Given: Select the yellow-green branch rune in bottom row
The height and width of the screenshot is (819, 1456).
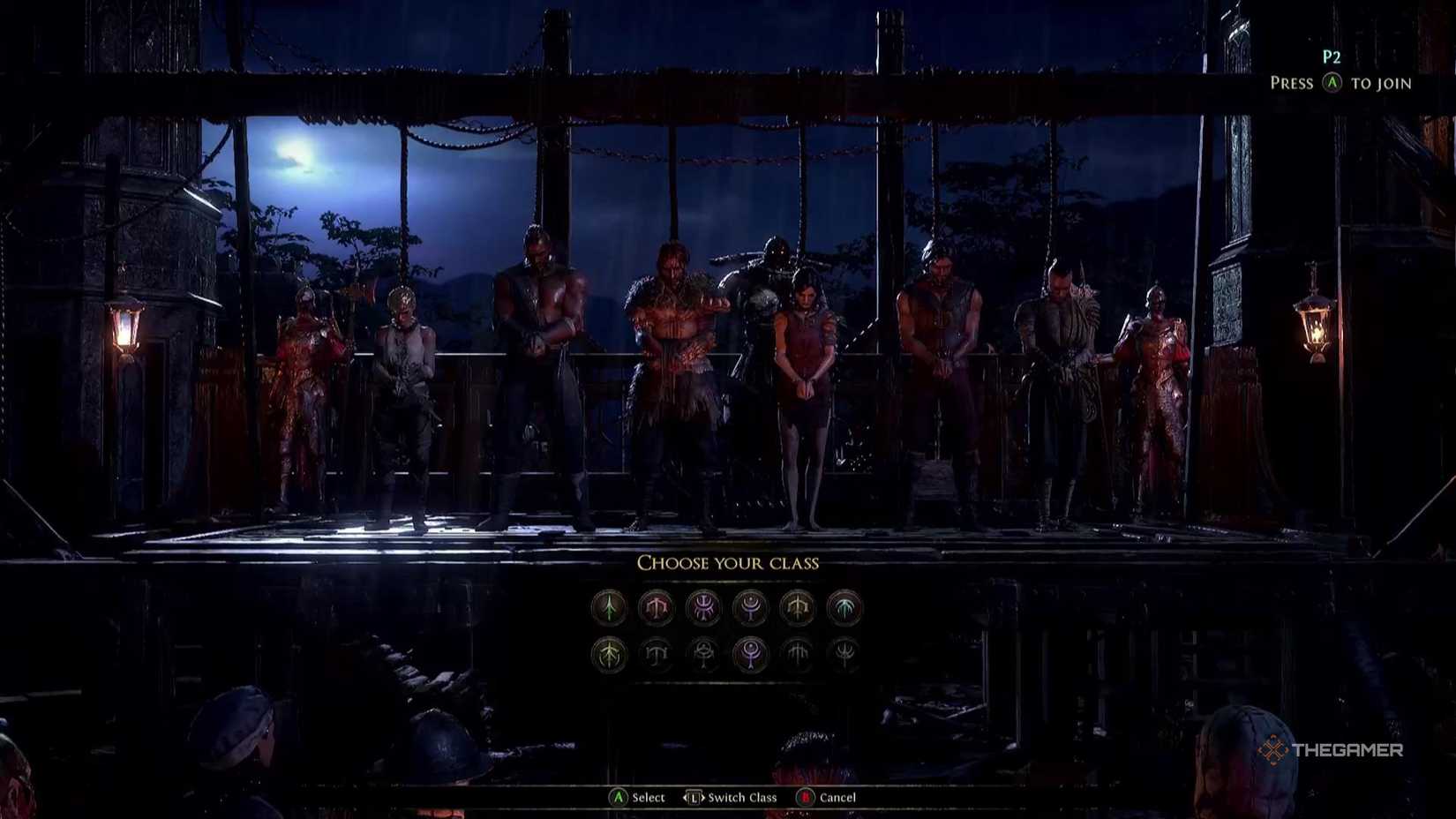Looking at the screenshot, I should [609, 656].
